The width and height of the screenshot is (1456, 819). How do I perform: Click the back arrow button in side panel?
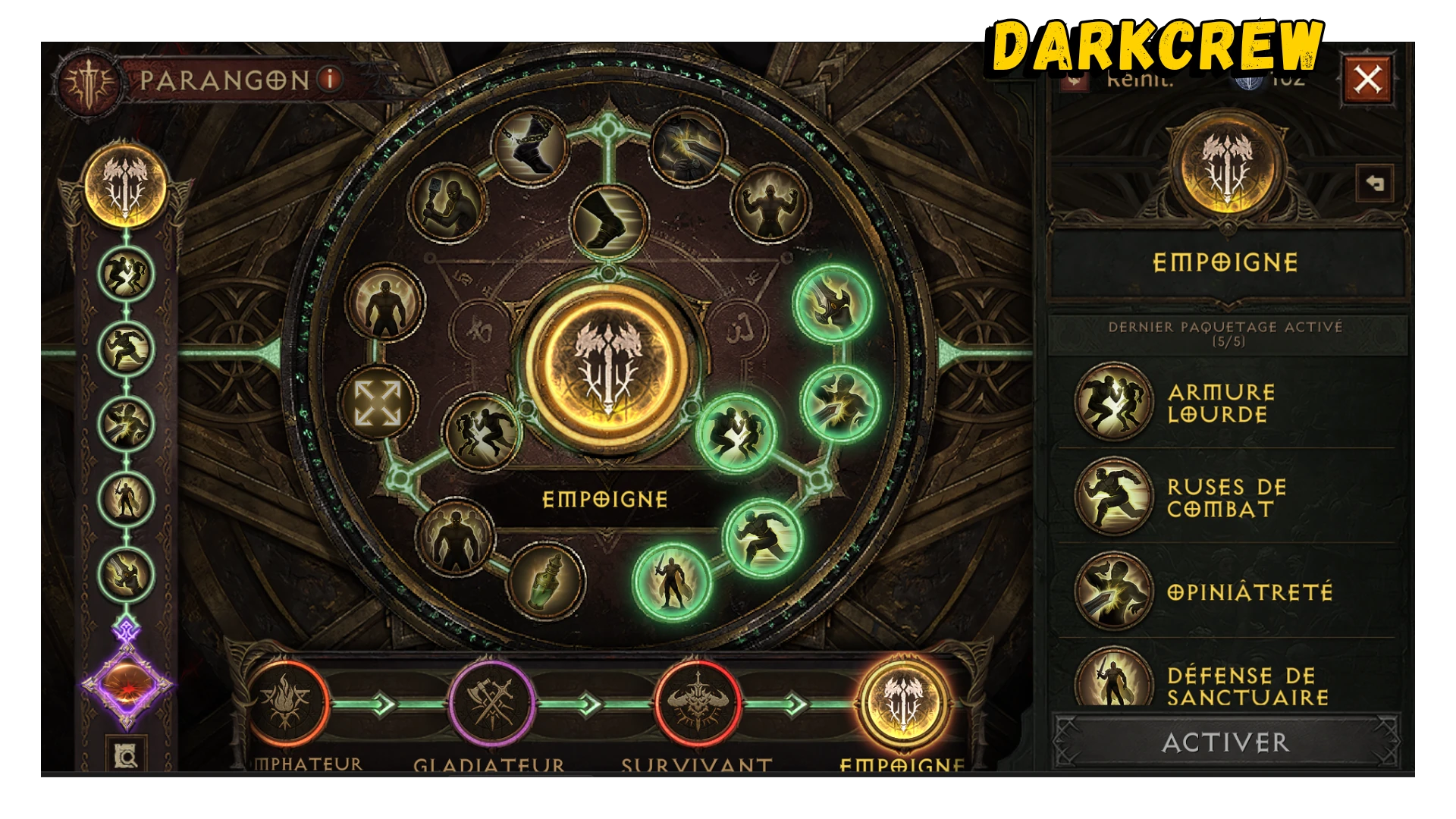[x=1374, y=184]
